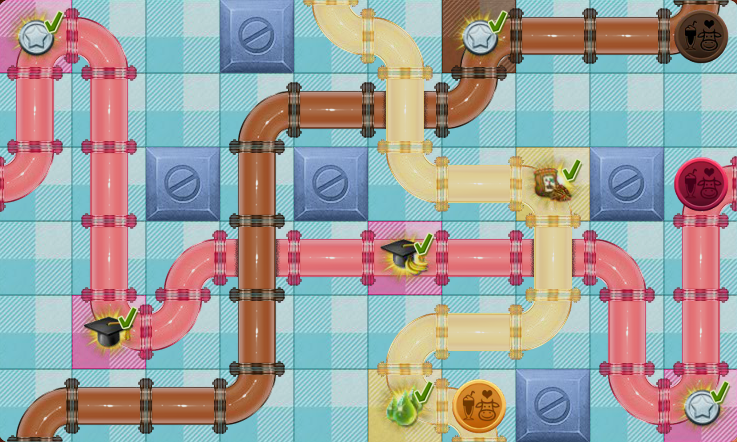Tap the orange milkshake cow source
The image size is (737, 442).
478,405
